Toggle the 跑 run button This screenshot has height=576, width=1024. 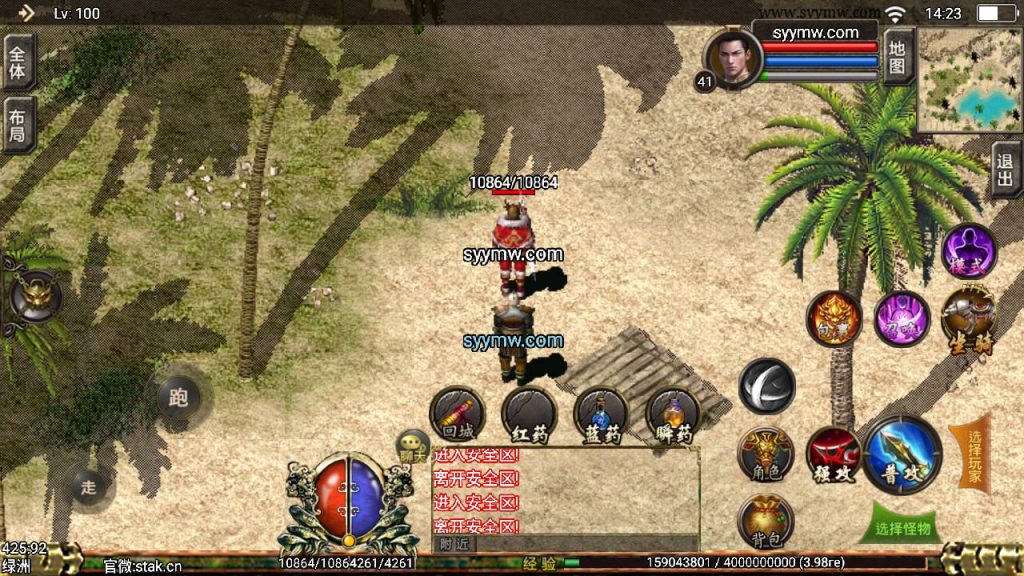178,397
